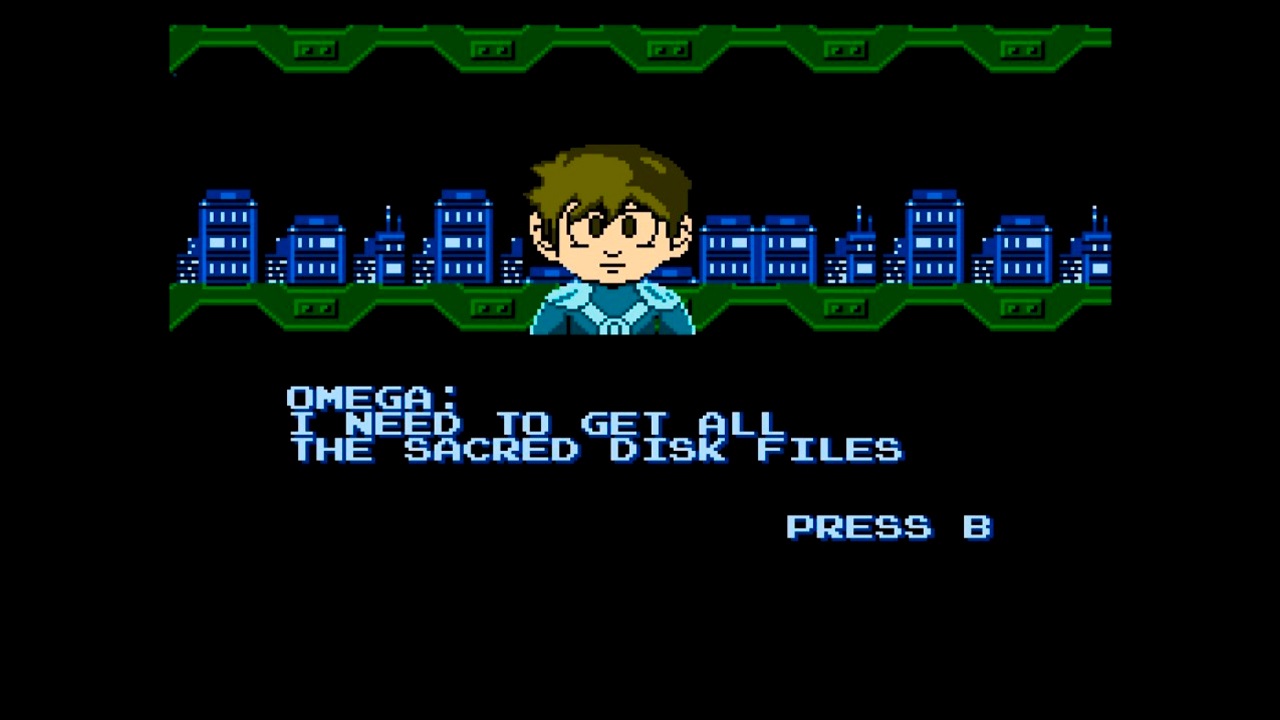Click the I NEED TO GET ALL text line
Screen dimensions: 1280x720
535,423
